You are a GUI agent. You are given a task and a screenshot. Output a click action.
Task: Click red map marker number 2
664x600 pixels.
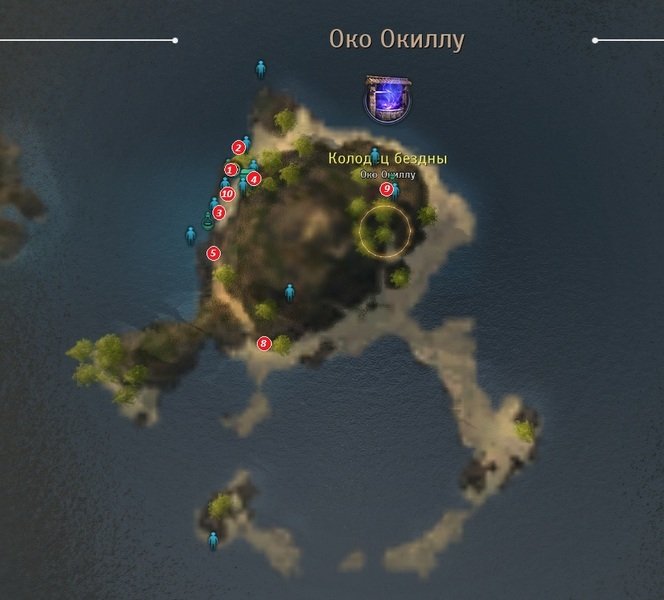click(x=238, y=147)
